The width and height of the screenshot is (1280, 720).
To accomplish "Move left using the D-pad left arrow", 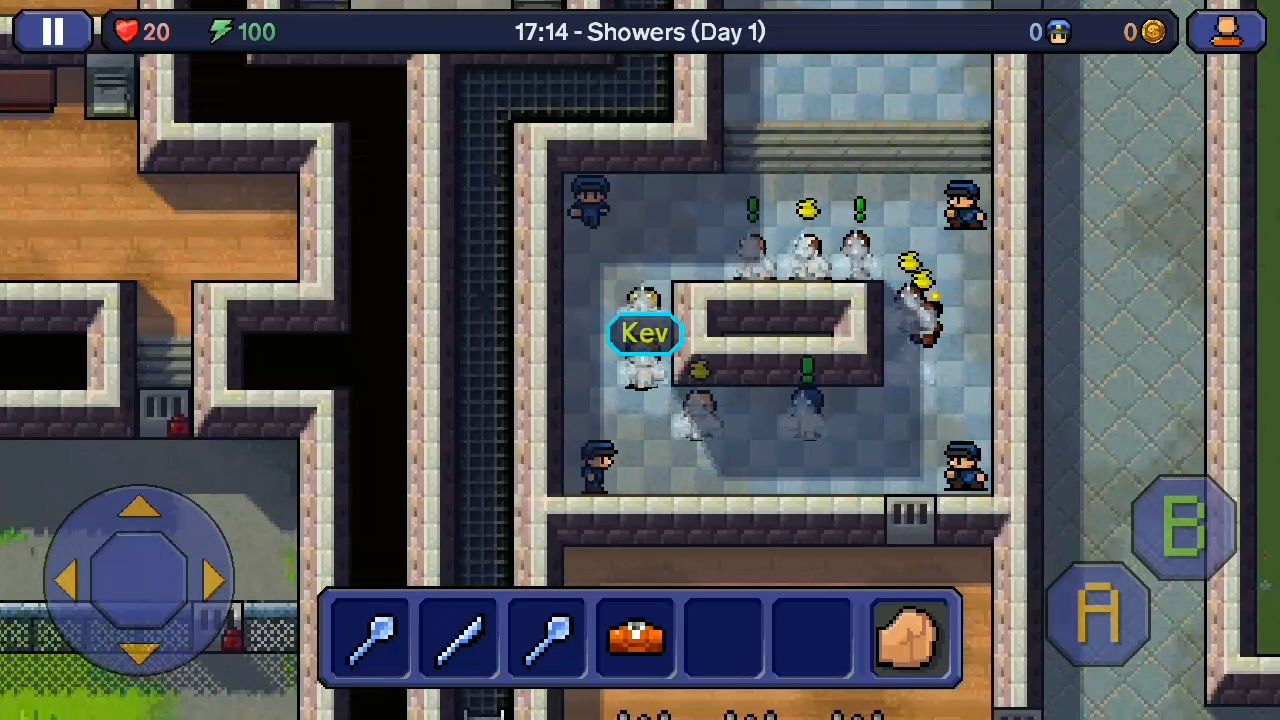I will click(65, 580).
